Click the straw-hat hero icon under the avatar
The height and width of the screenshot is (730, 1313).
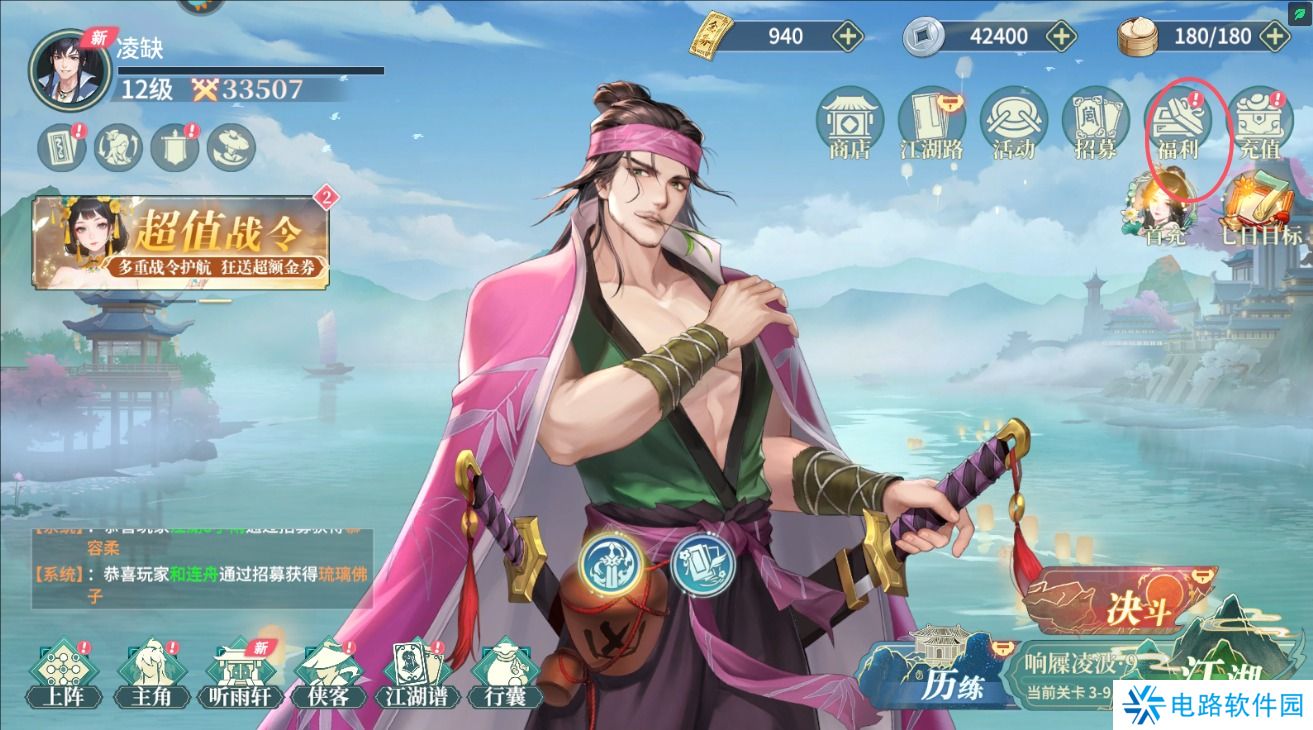[x=232, y=147]
